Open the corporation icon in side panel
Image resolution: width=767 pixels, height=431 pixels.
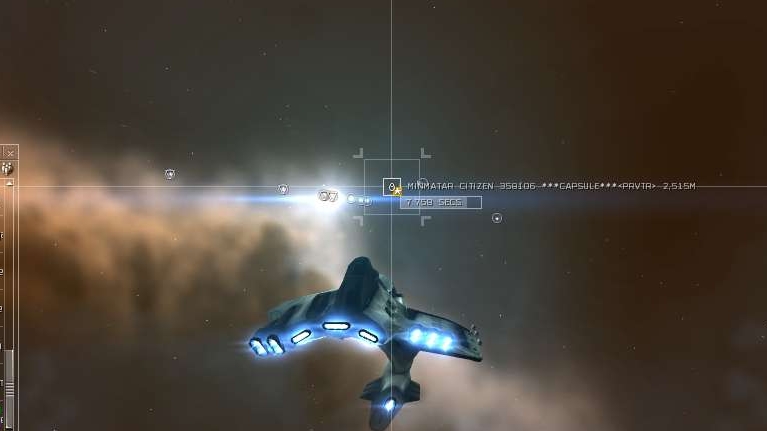8,169
